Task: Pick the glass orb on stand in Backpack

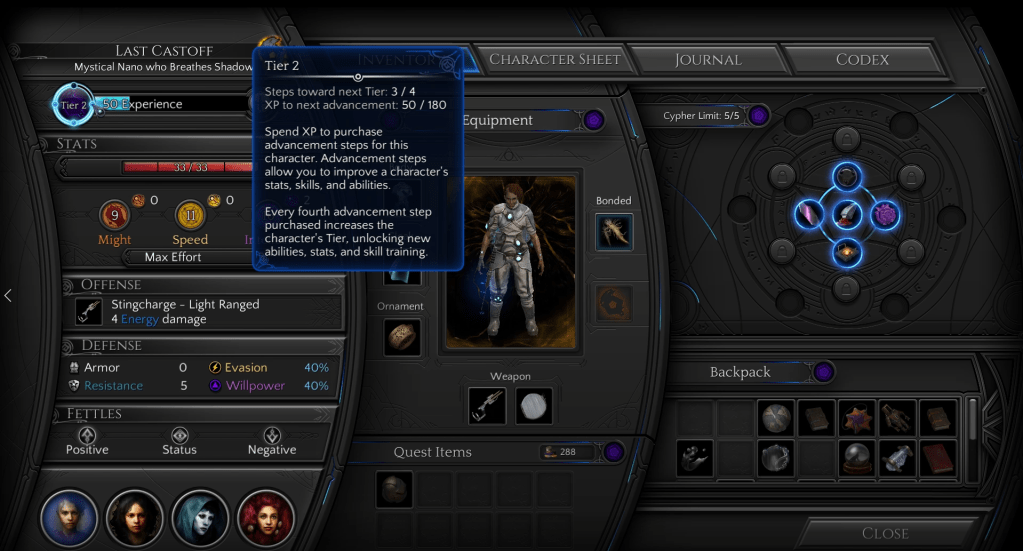Action: [x=858, y=457]
